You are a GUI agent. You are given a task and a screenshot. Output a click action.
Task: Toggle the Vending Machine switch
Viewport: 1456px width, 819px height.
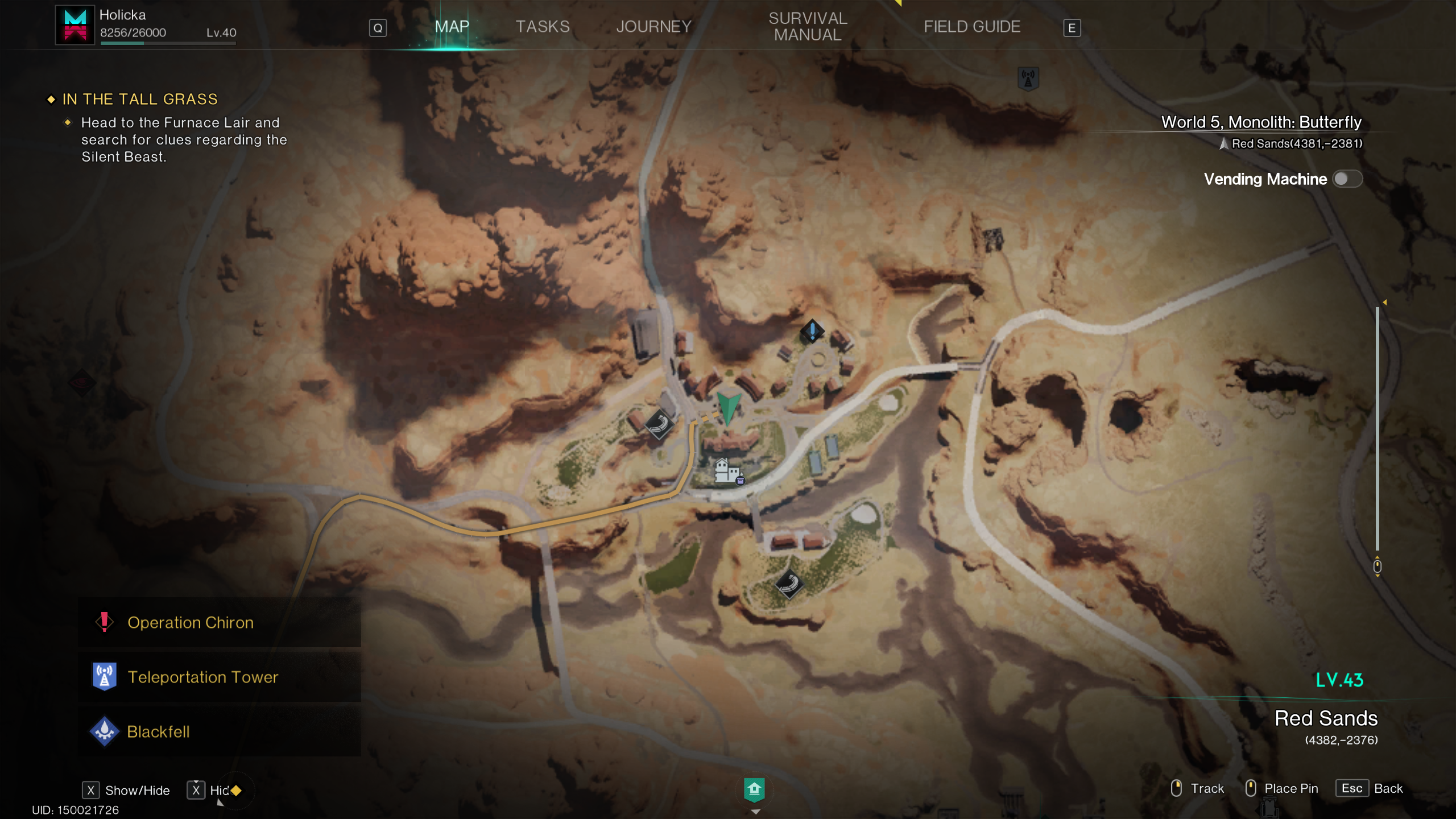[x=1347, y=179]
